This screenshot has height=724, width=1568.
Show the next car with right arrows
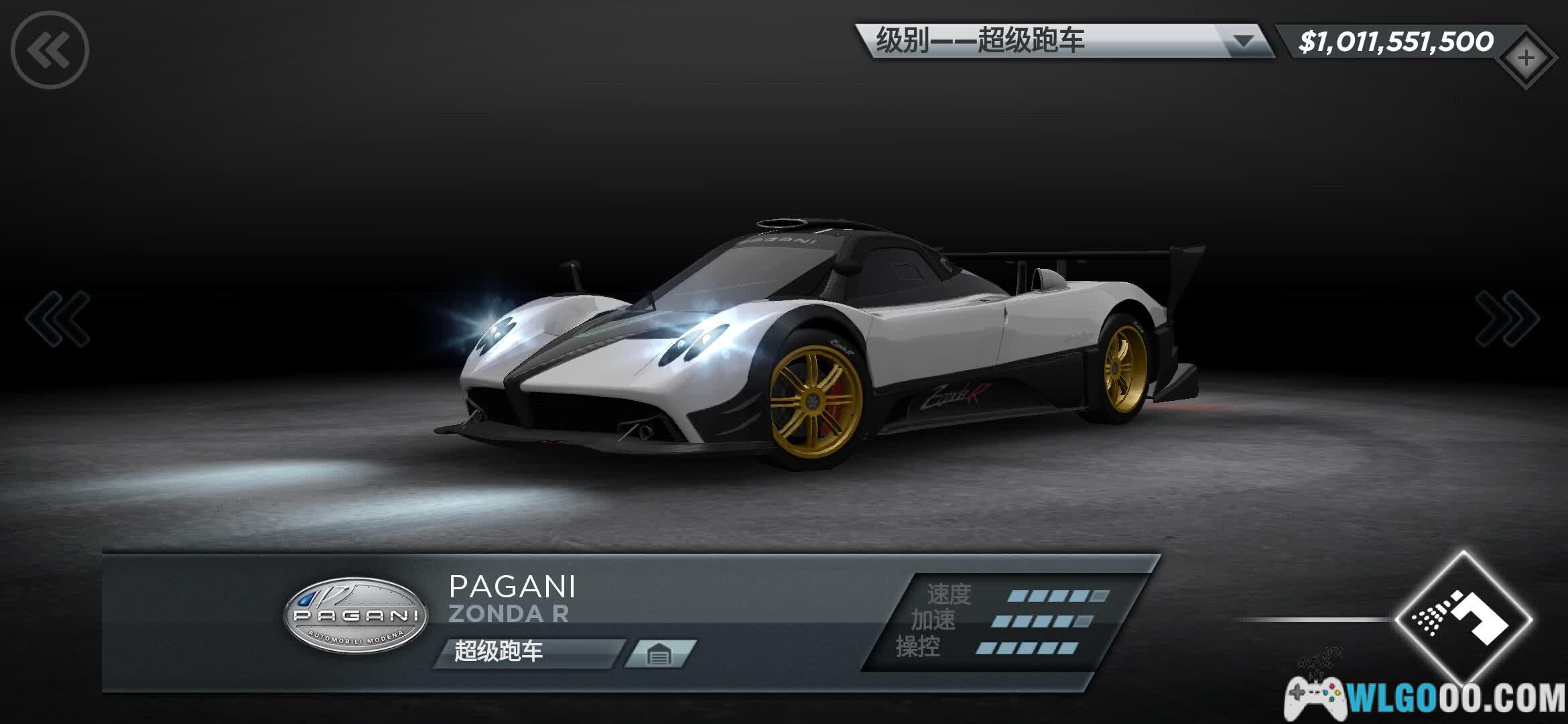tap(1506, 318)
